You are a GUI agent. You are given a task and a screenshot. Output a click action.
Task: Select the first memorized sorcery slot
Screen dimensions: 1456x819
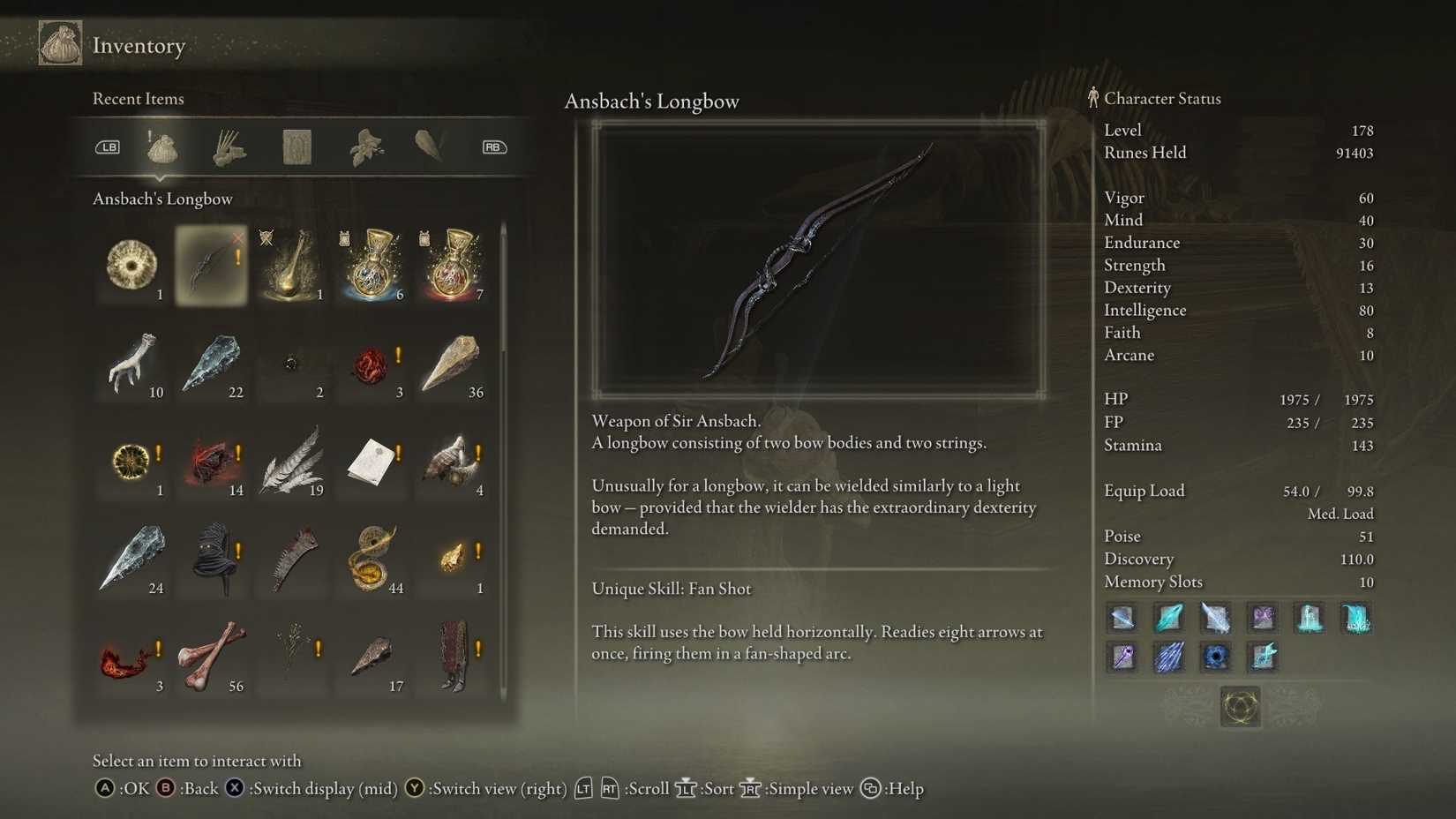click(x=1122, y=618)
